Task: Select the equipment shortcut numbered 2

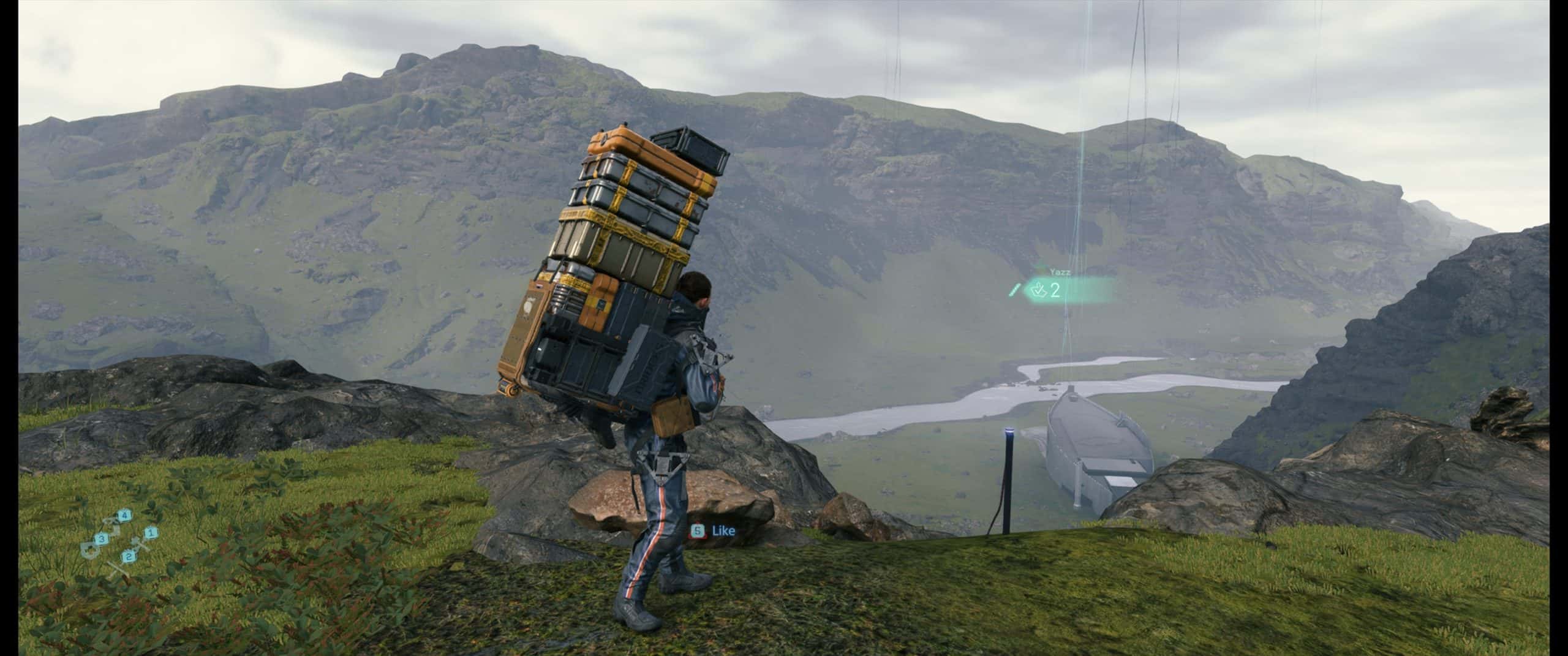Action: point(129,556)
